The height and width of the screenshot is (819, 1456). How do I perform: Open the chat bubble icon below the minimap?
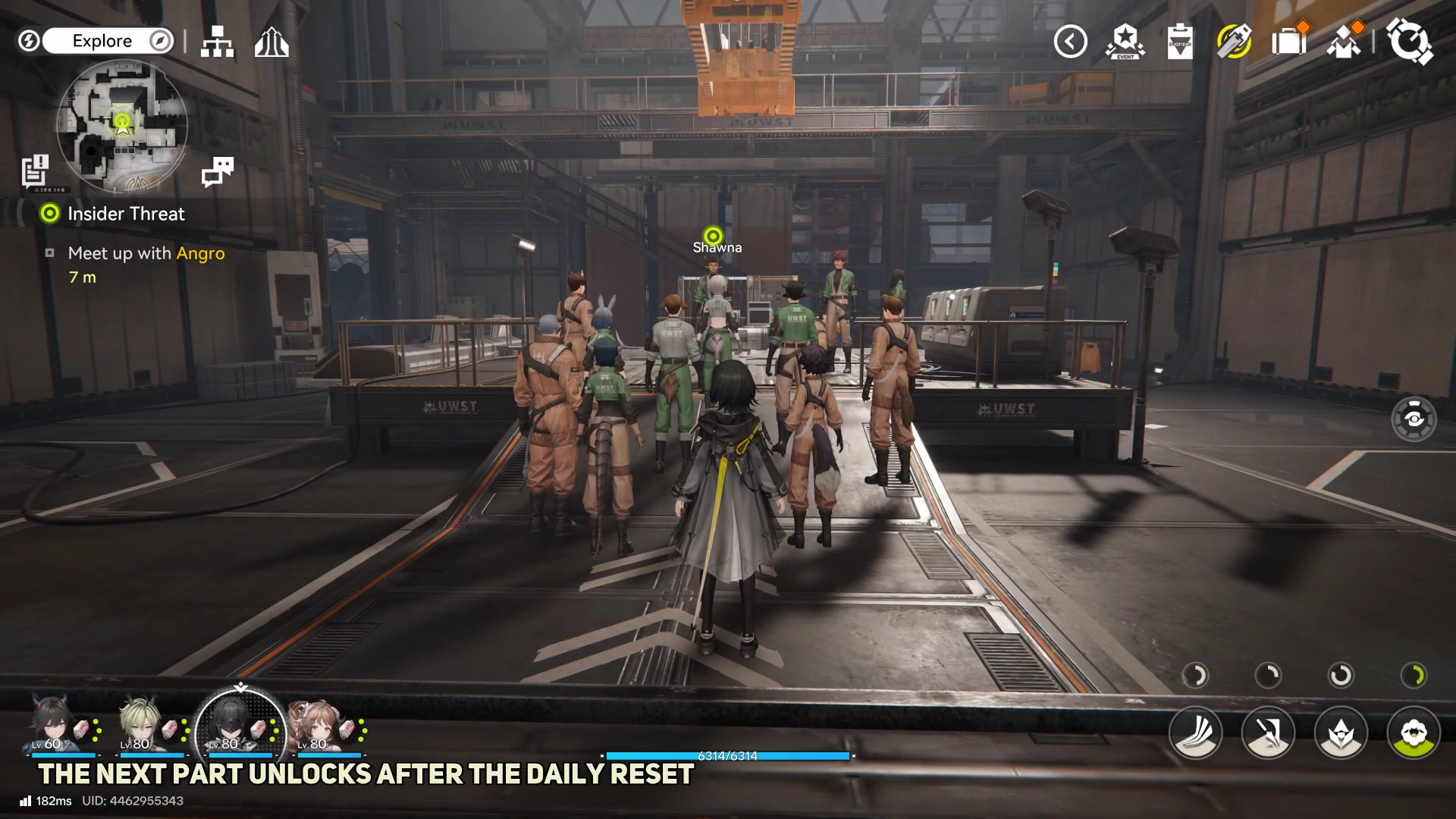coord(218,172)
